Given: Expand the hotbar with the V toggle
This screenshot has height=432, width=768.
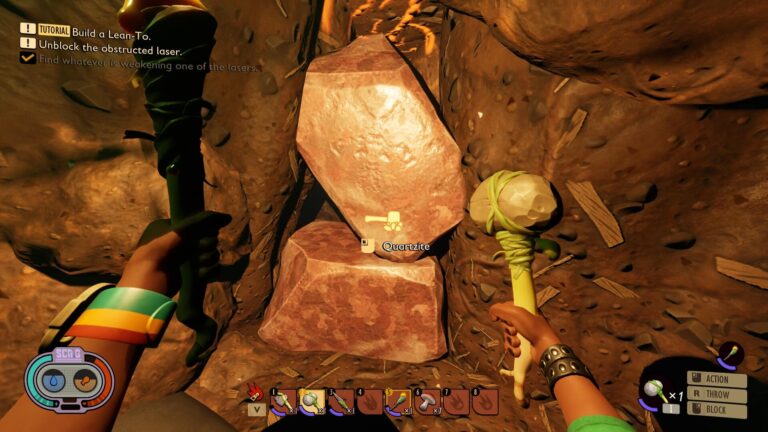Looking at the screenshot, I should [256, 409].
